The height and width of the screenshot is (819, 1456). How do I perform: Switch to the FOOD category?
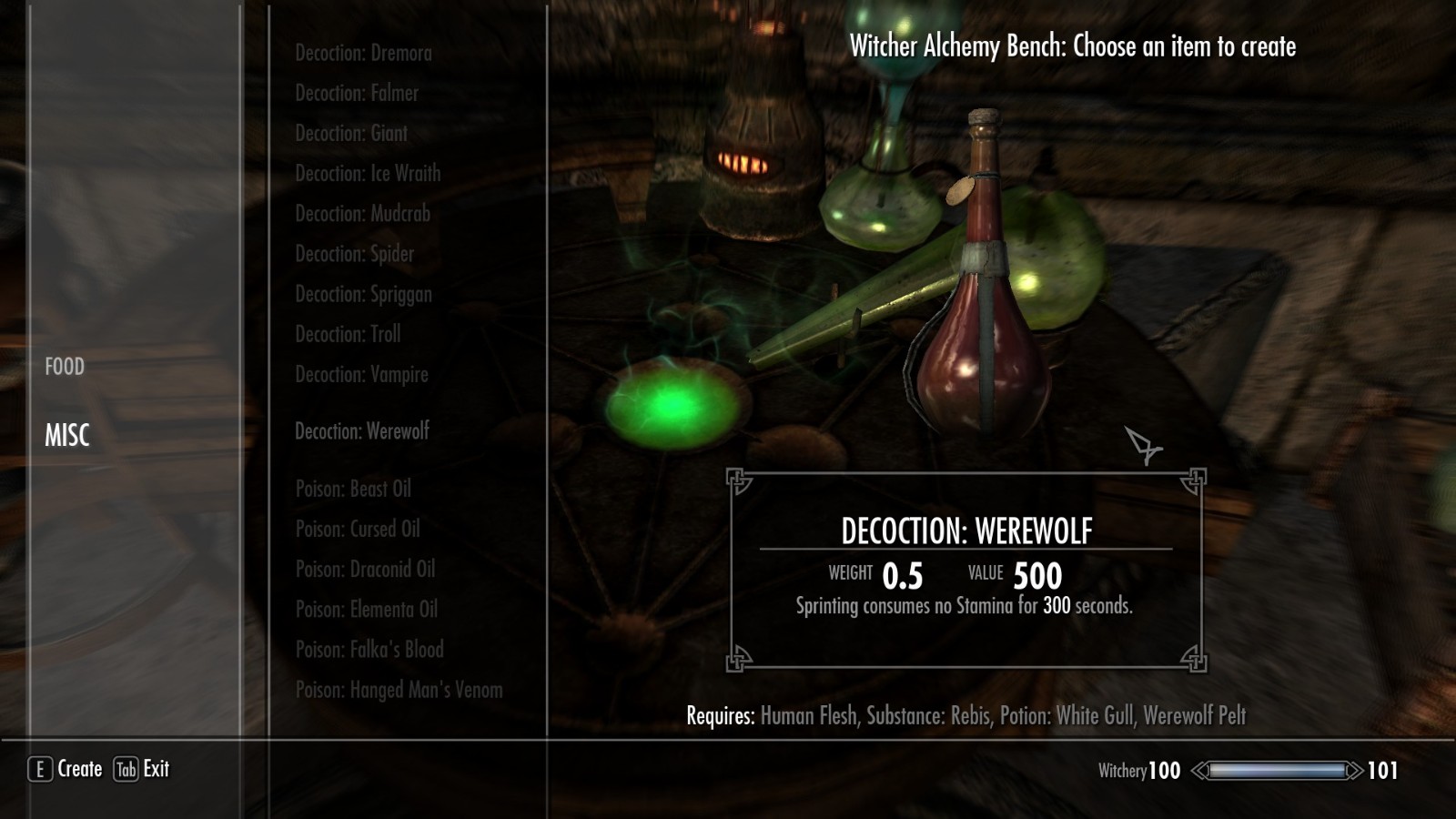point(65,367)
